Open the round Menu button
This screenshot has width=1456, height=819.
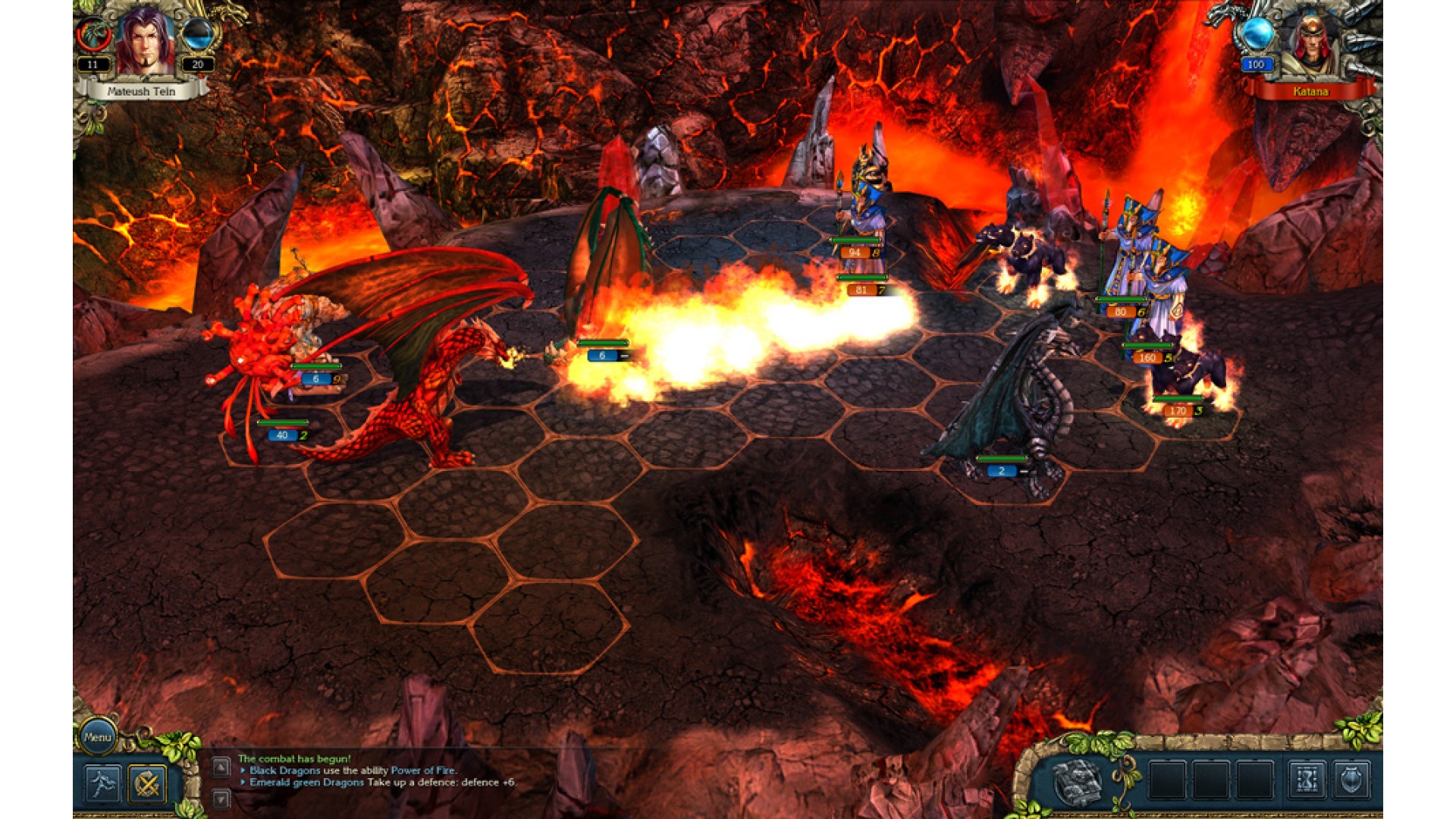coord(98,736)
